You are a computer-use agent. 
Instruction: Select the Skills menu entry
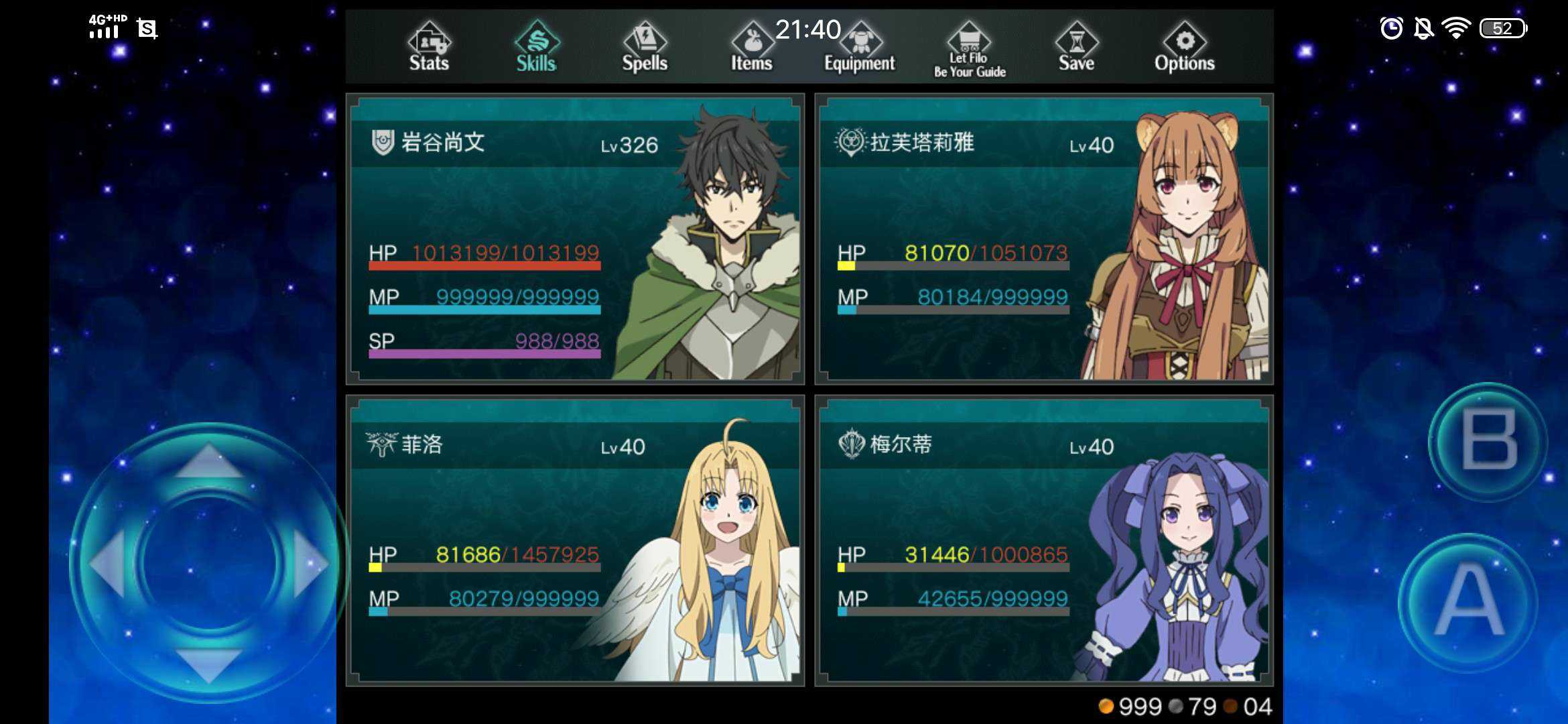click(x=536, y=47)
